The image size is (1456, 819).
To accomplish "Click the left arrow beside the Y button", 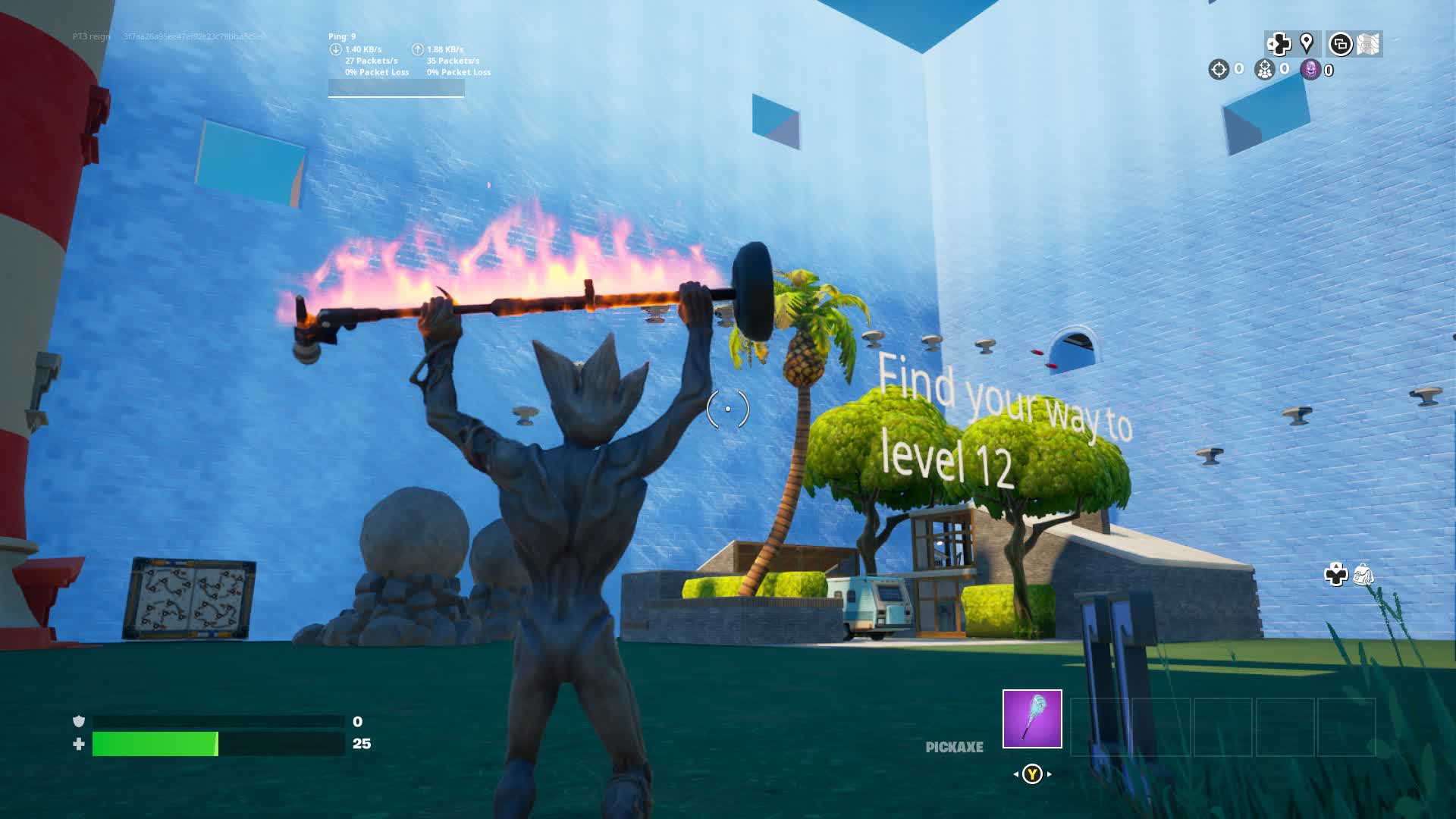I will tap(1016, 774).
